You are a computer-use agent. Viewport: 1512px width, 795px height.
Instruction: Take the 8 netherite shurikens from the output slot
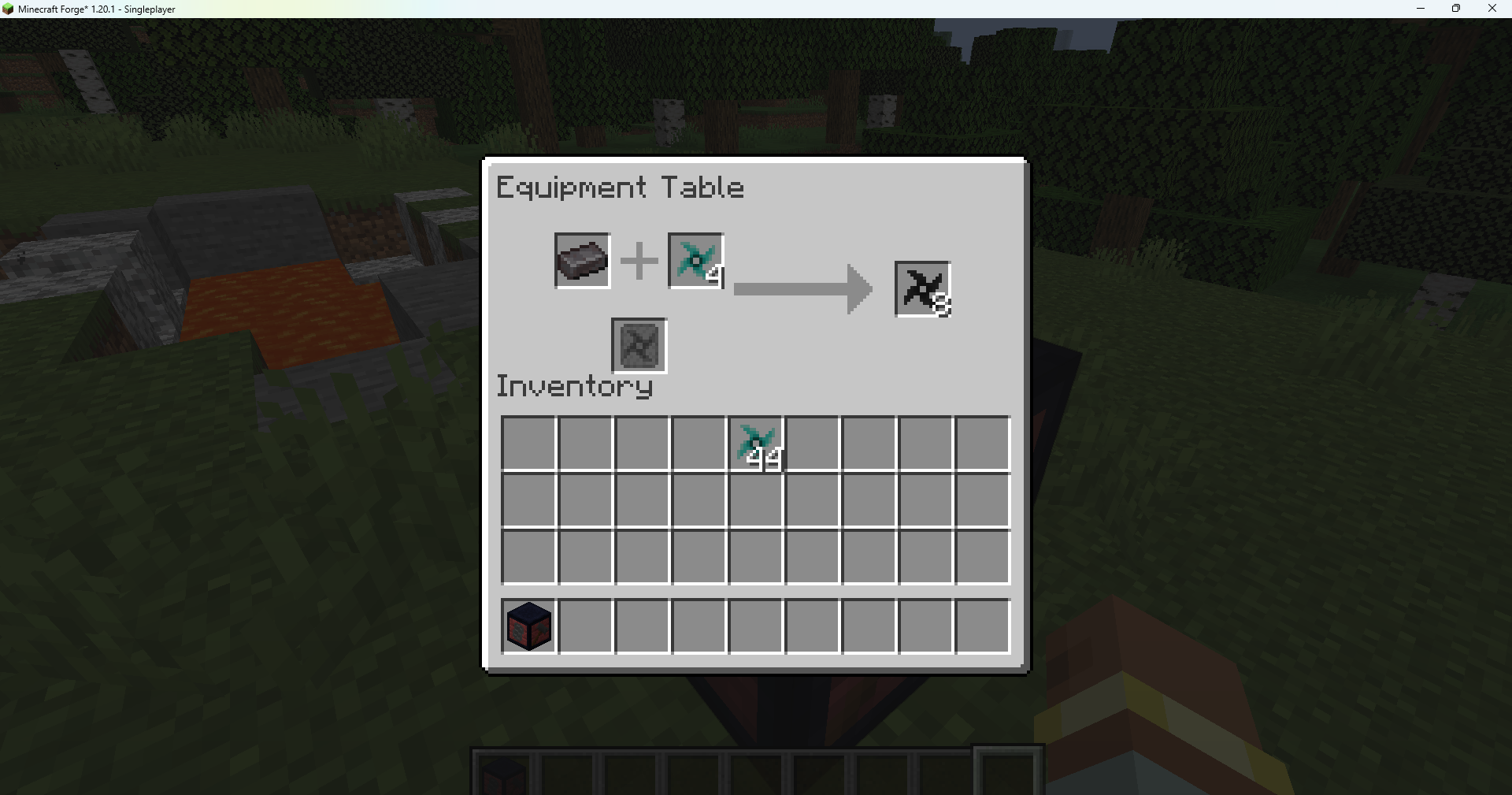(x=921, y=288)
